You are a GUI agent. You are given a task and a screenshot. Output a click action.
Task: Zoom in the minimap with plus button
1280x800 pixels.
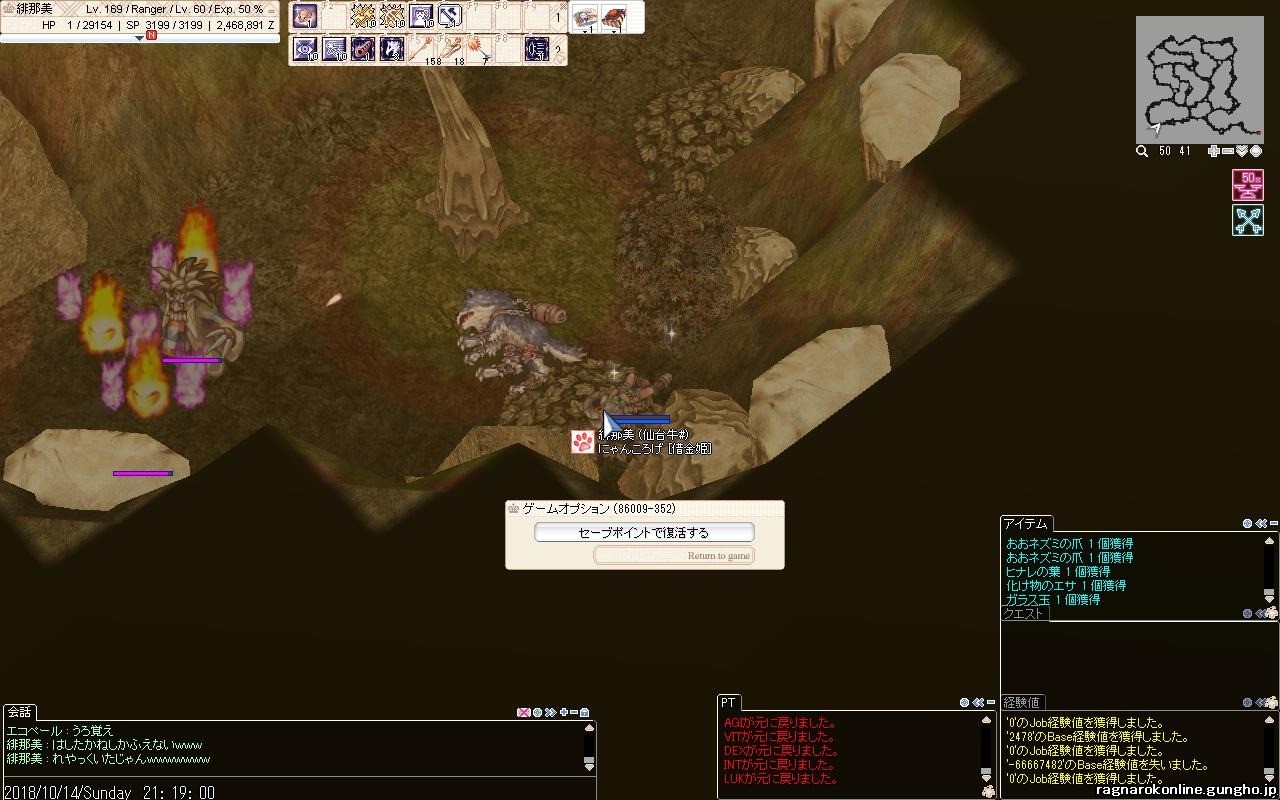pyautogui.click(x=1214, y=151)
